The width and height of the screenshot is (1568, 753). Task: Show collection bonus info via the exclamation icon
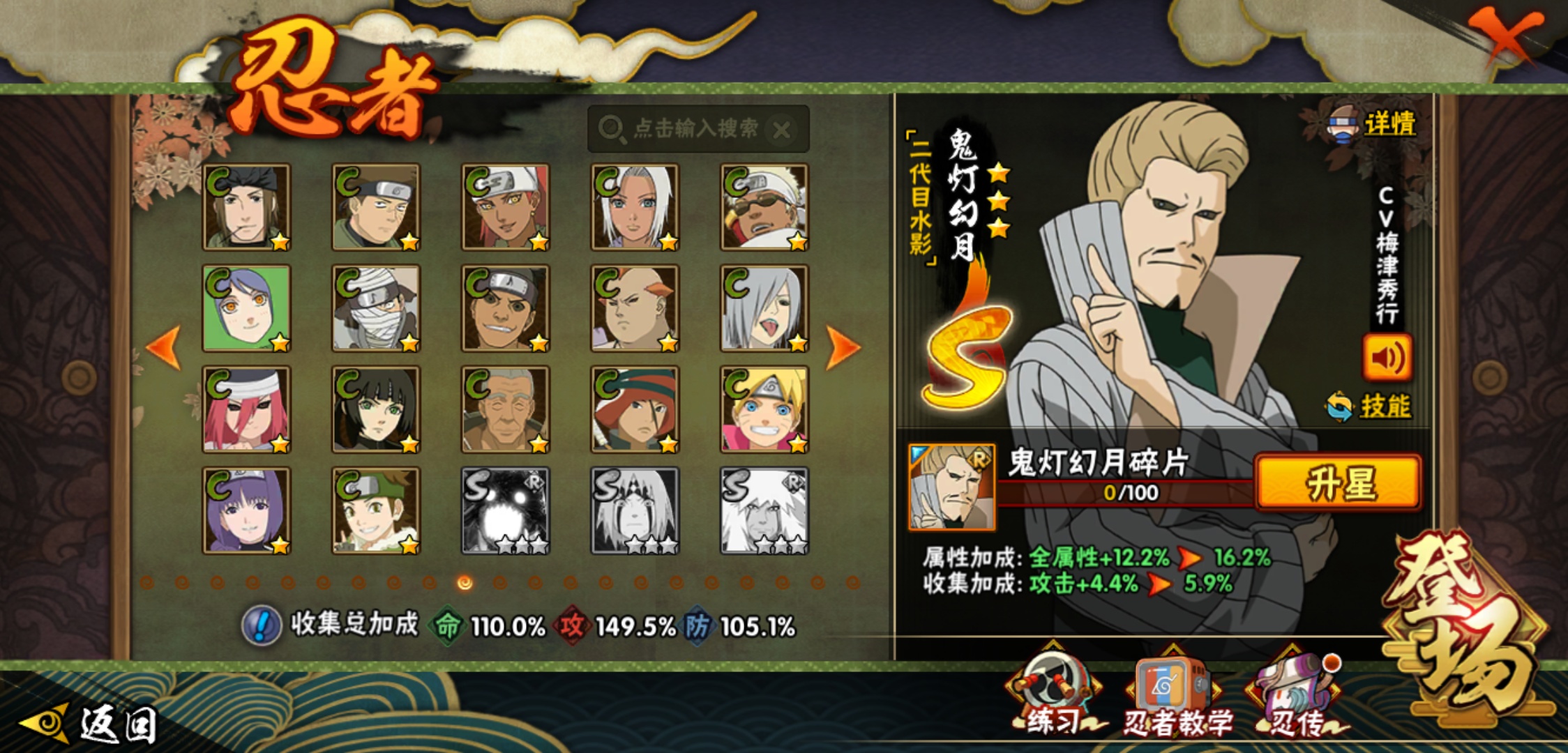(x=261, y=625)
